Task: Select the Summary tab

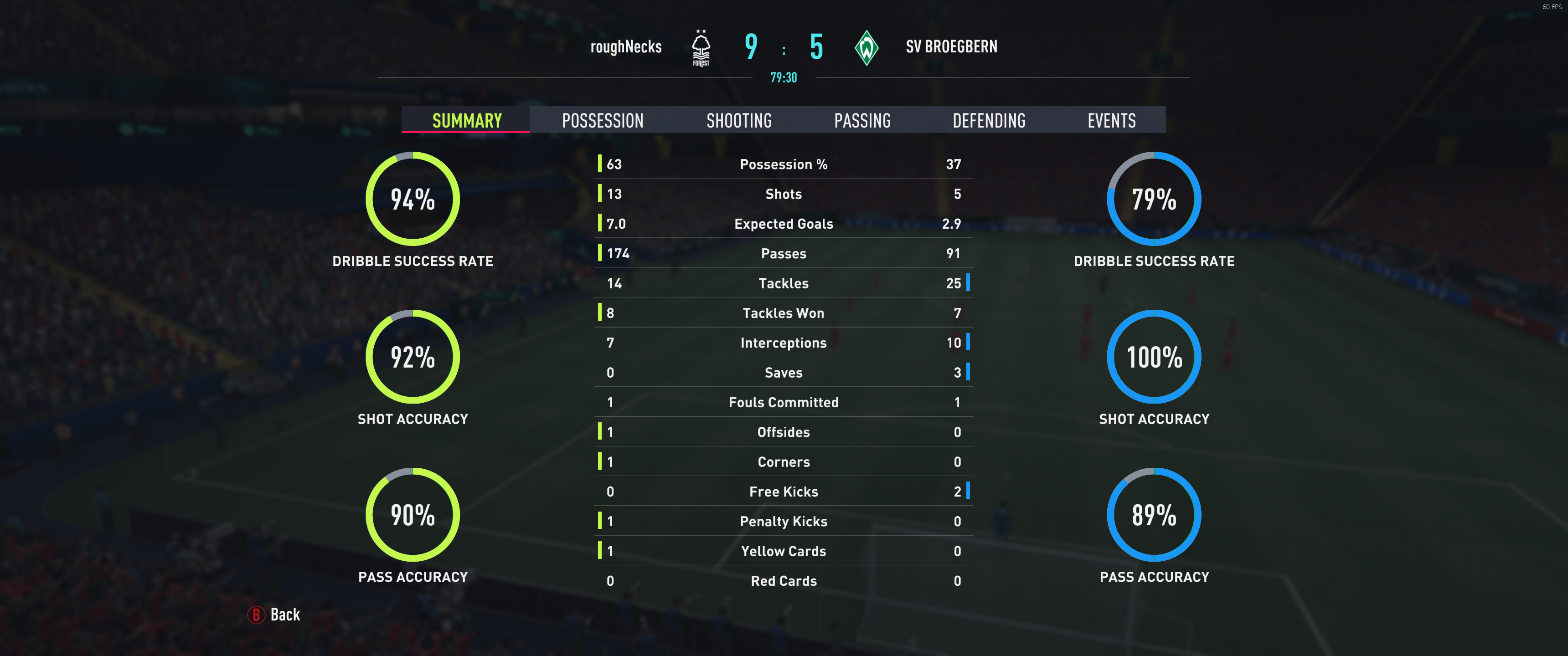Action: point(466,120)
